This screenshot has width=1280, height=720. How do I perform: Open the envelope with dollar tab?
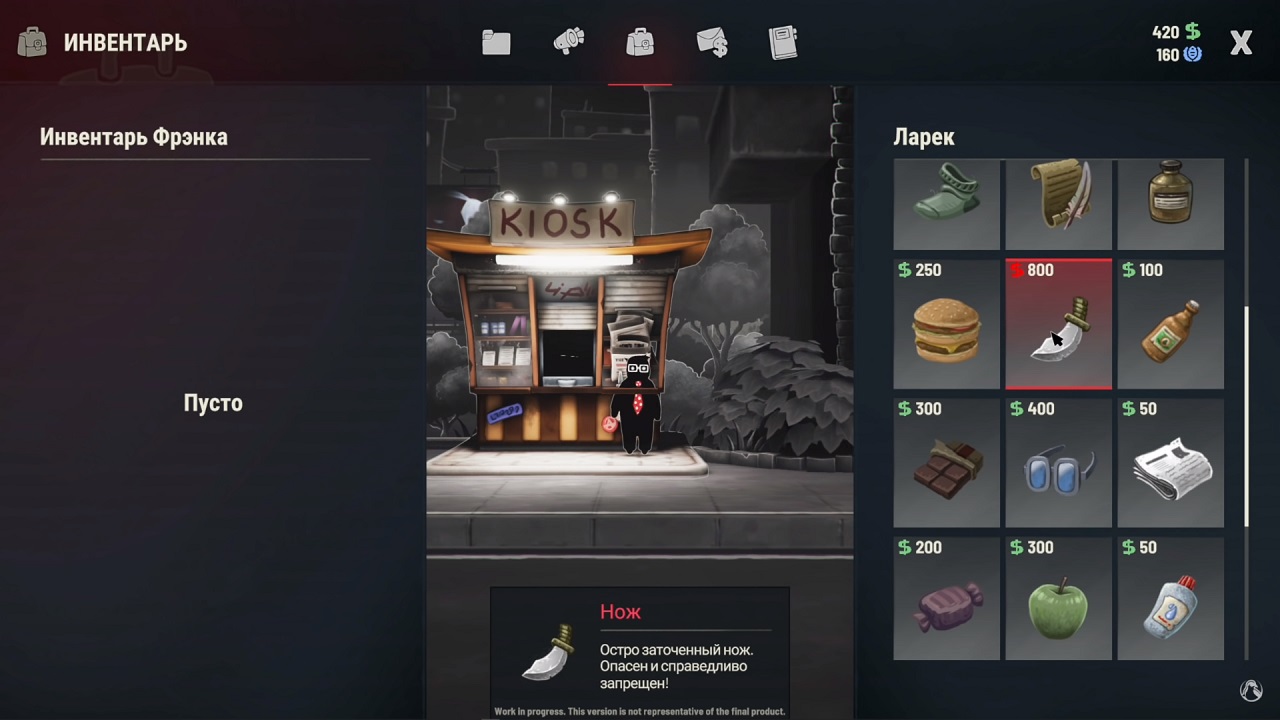(712, 43)
